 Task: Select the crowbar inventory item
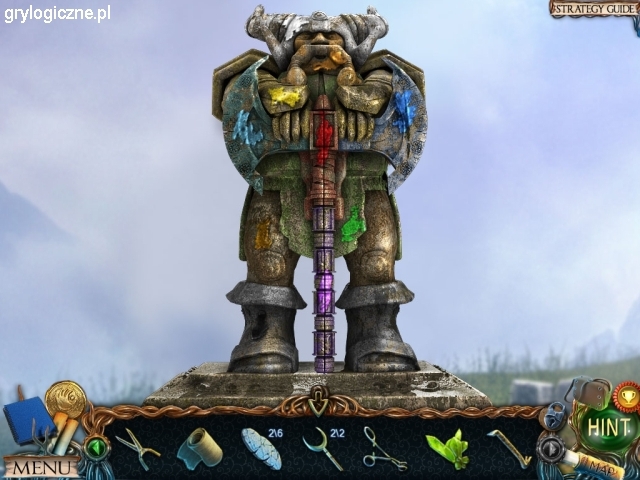click(x=510, y=447)
